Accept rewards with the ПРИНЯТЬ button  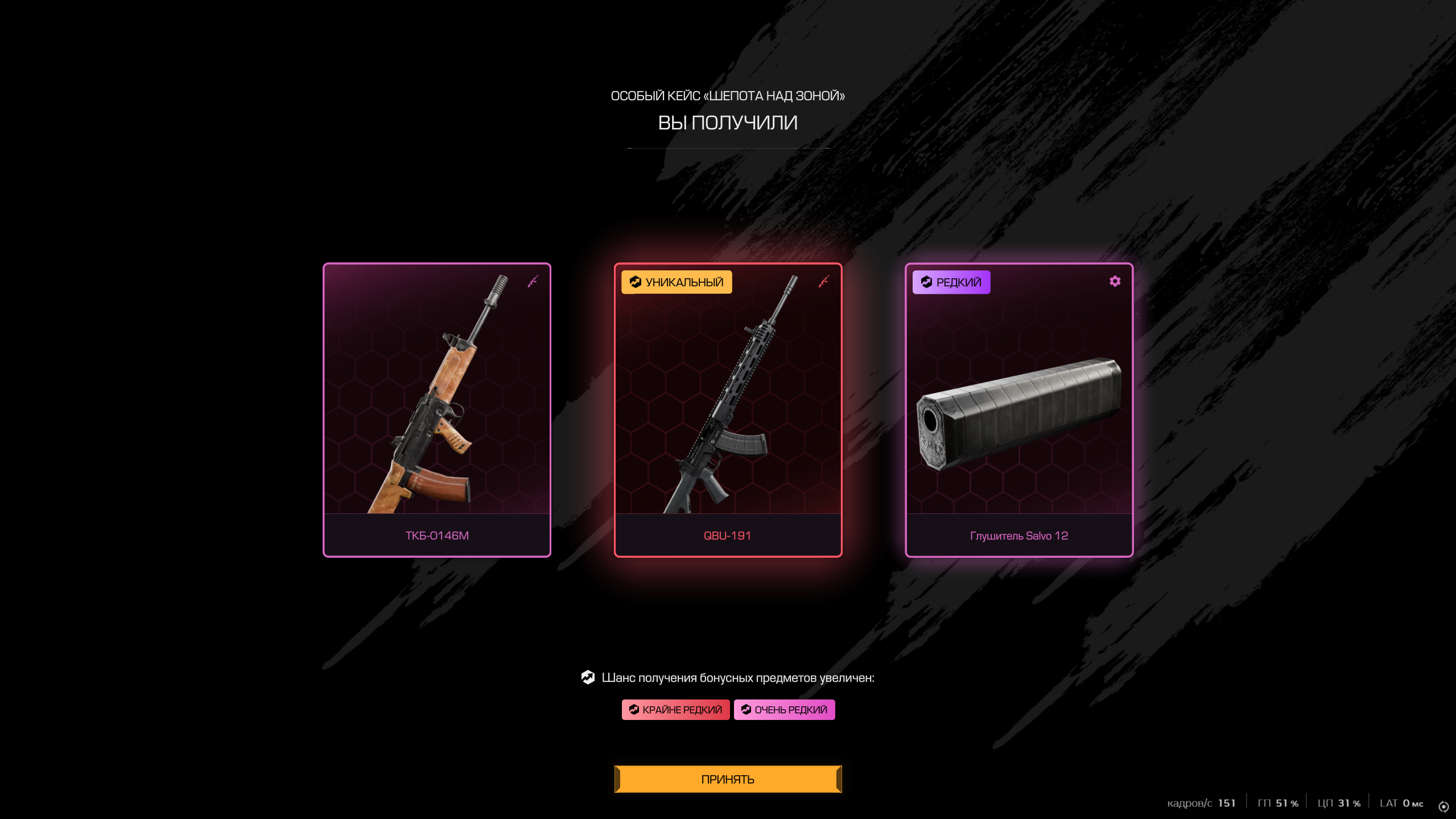(728, 779)
